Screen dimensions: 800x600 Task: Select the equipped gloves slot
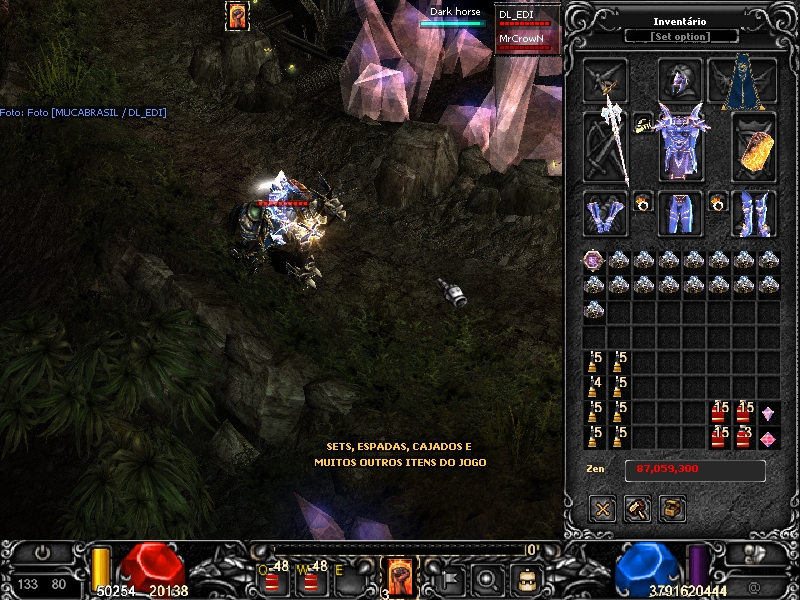pyautogui.click(x=606, y=213)
